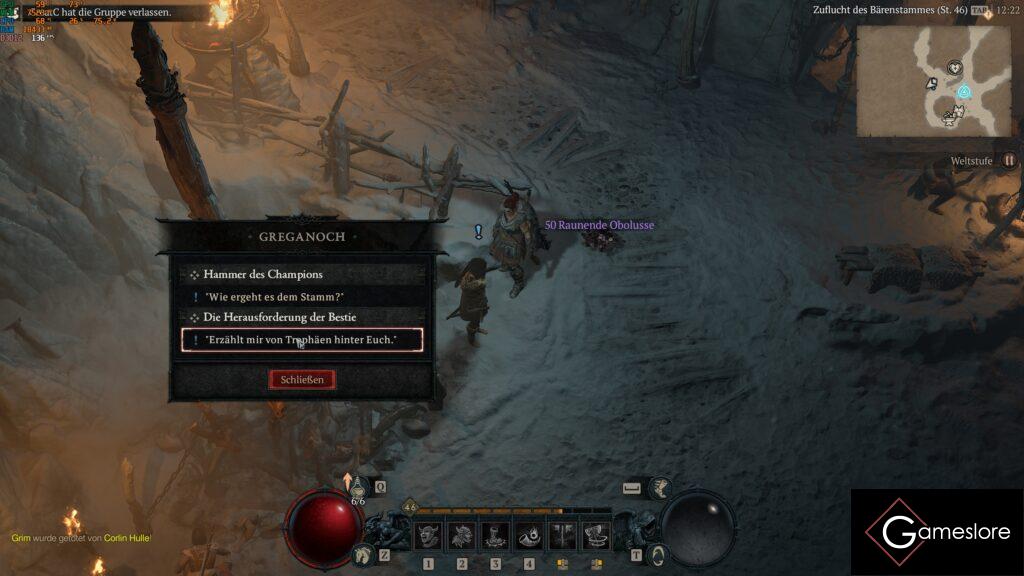The image size is (1024, 576).
Task: Open the town portal swirl icon
Action: pos(657,554)
